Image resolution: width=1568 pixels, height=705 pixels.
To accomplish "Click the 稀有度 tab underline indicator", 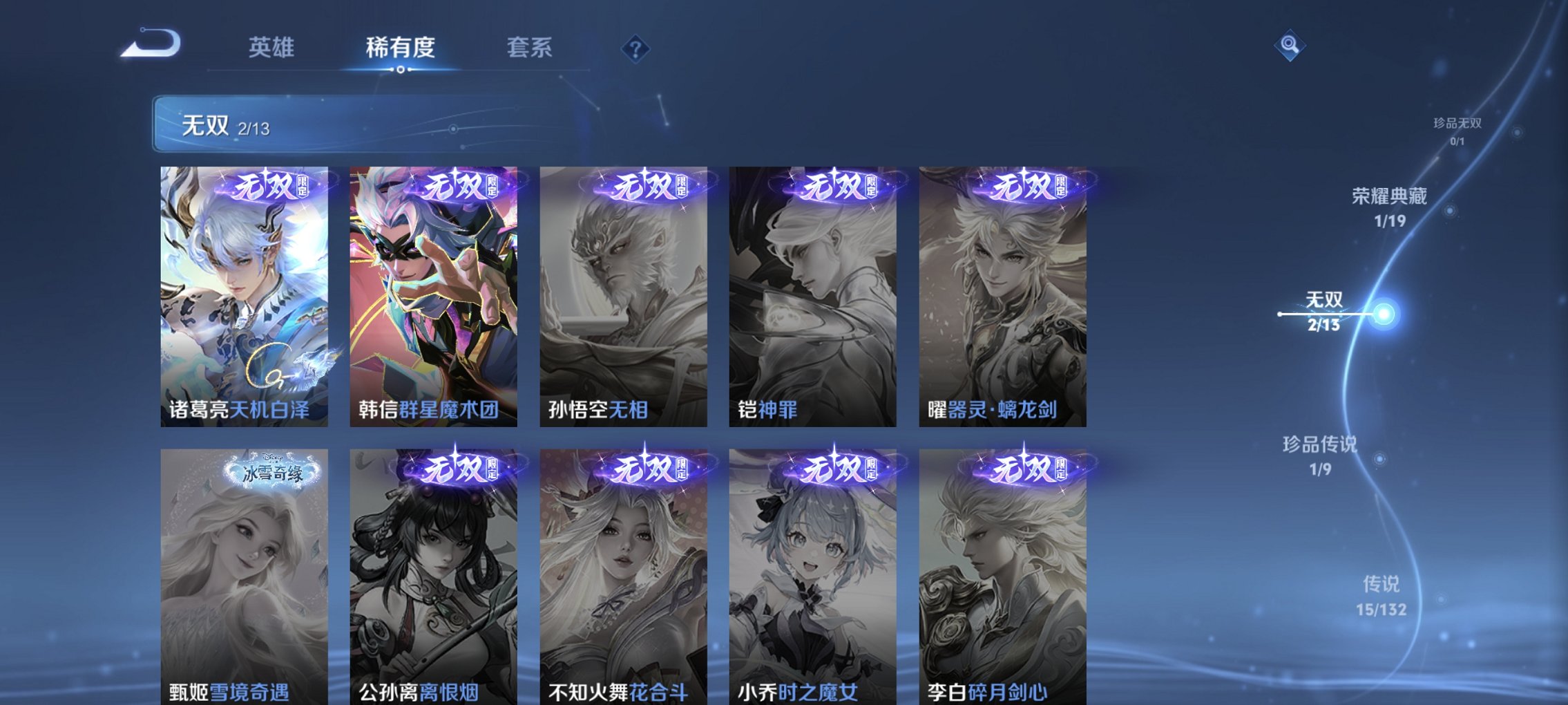I will [401, 68].
